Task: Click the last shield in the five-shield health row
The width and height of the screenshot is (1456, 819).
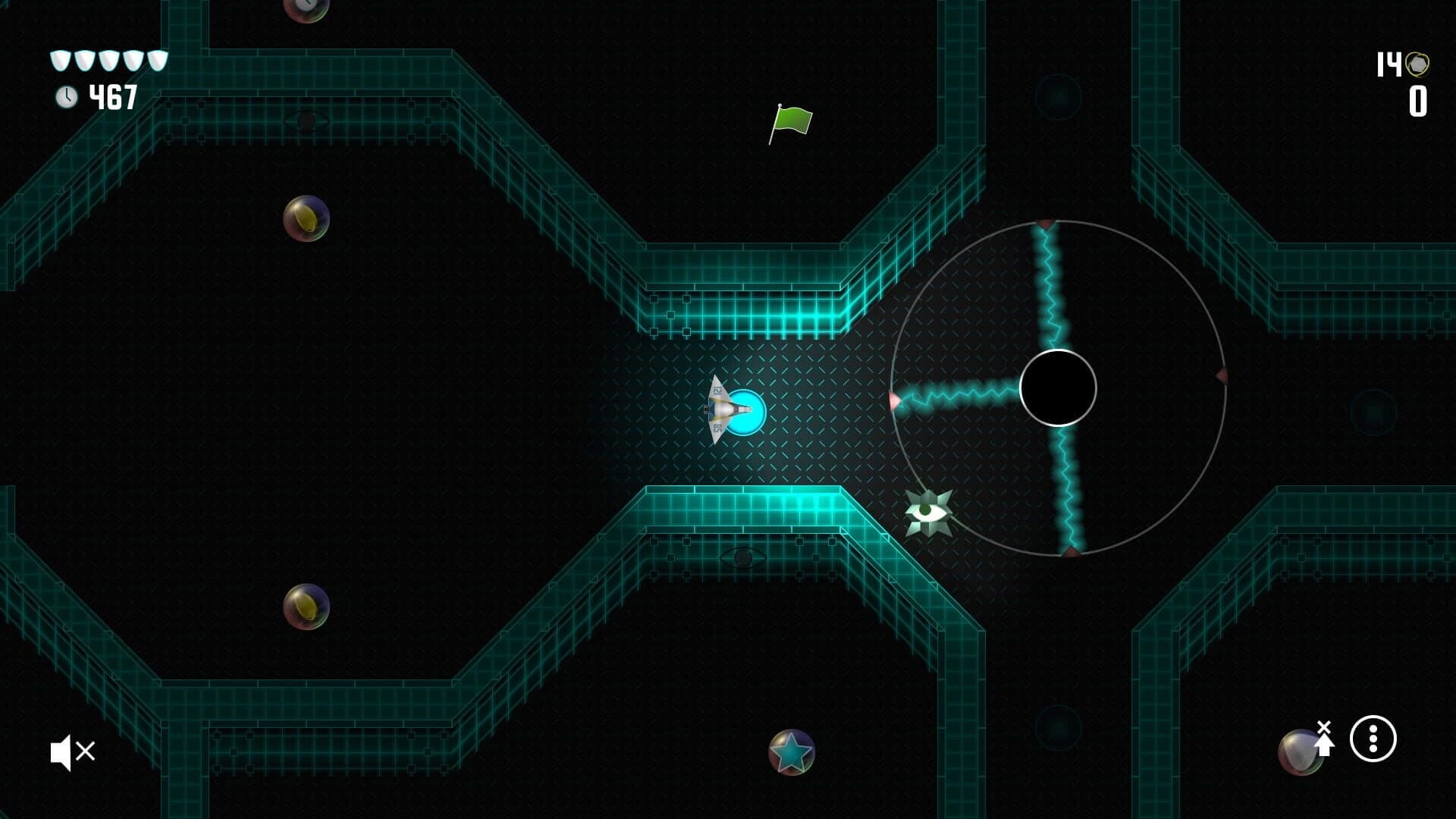Action: [x=157, y=58]
